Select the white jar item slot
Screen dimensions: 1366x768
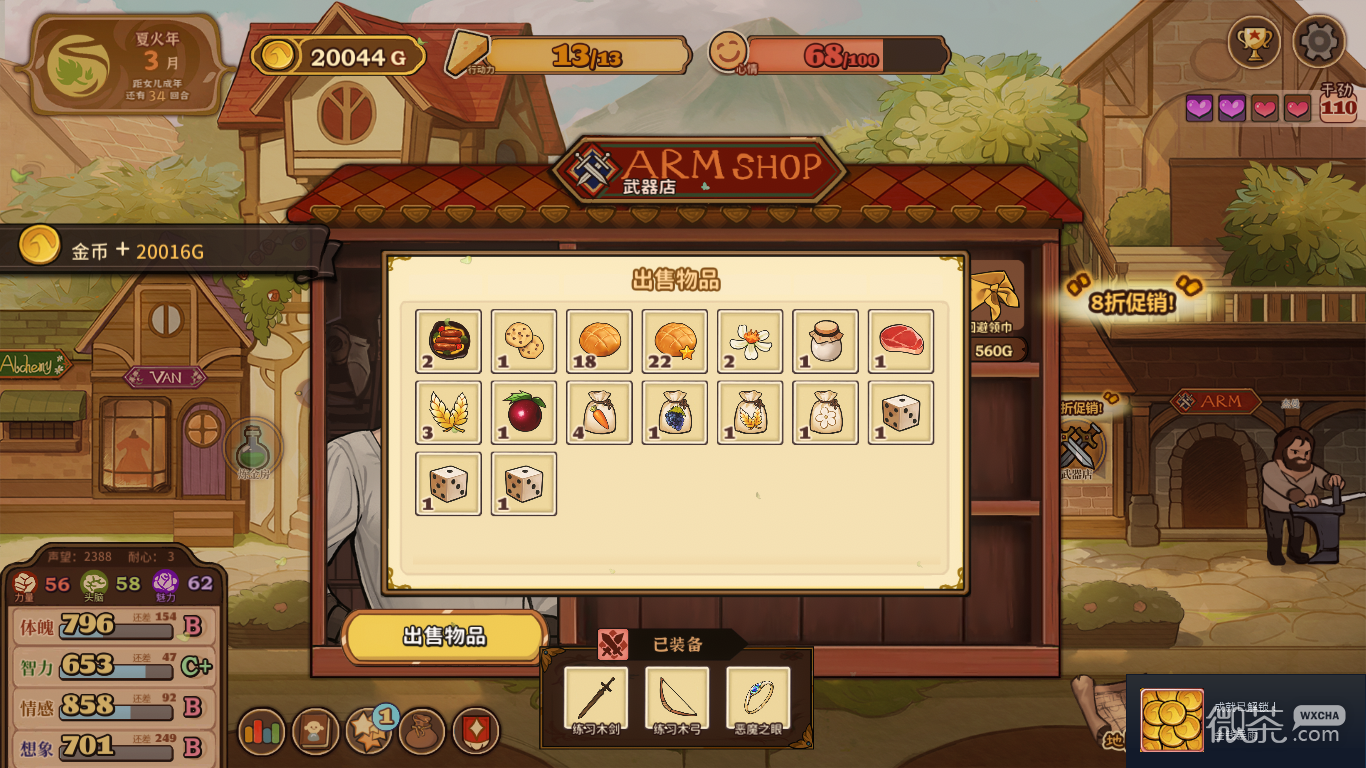(x=826, y=341)
